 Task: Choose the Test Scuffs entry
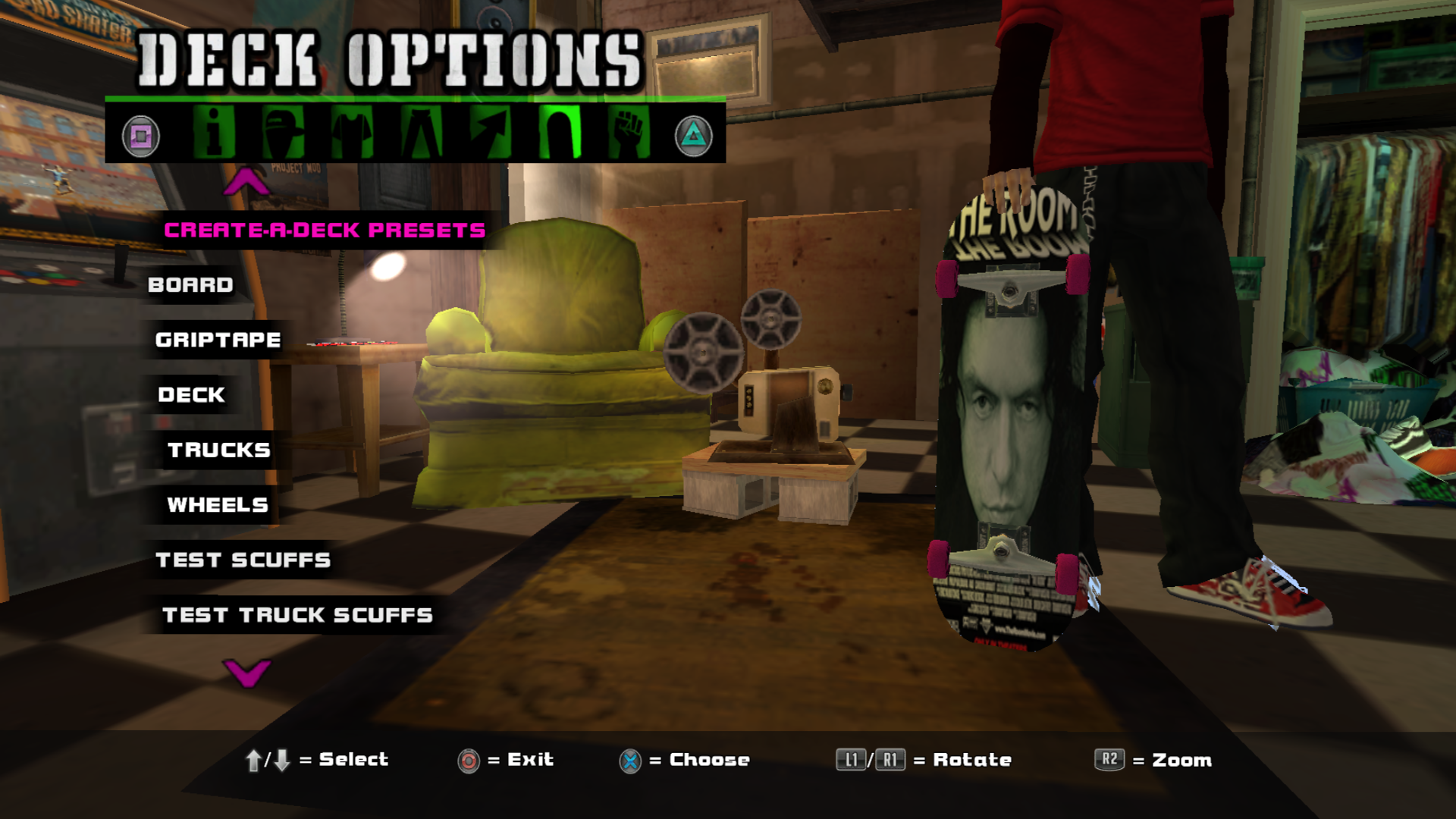click(x=243, y=560)
